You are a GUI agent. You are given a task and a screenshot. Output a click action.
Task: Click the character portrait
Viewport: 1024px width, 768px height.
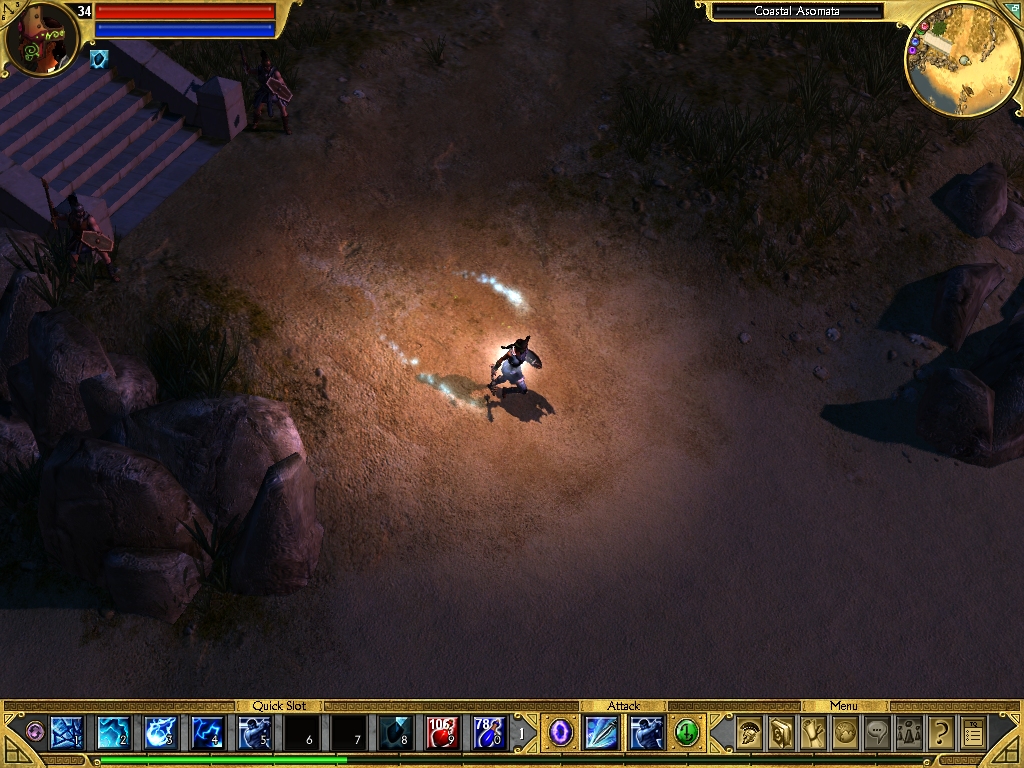pyautogui.click(x=40, y=38)
